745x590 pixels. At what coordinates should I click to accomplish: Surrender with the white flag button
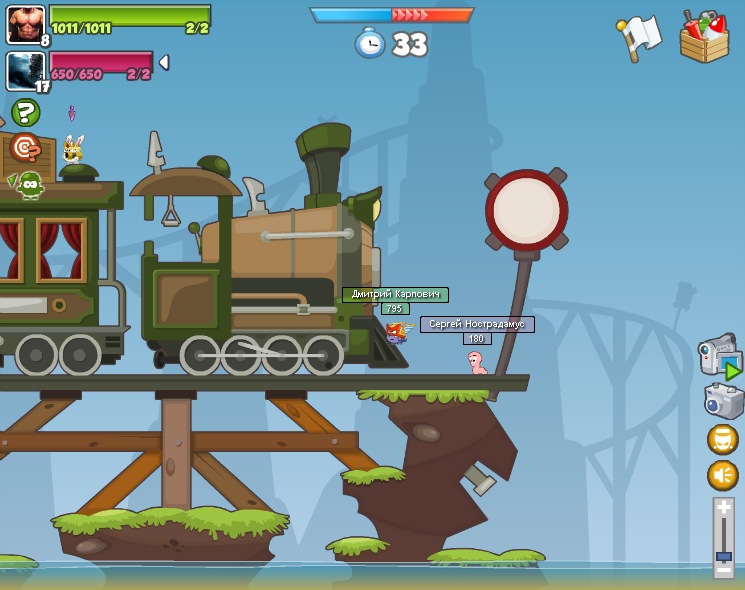(640, 36)
